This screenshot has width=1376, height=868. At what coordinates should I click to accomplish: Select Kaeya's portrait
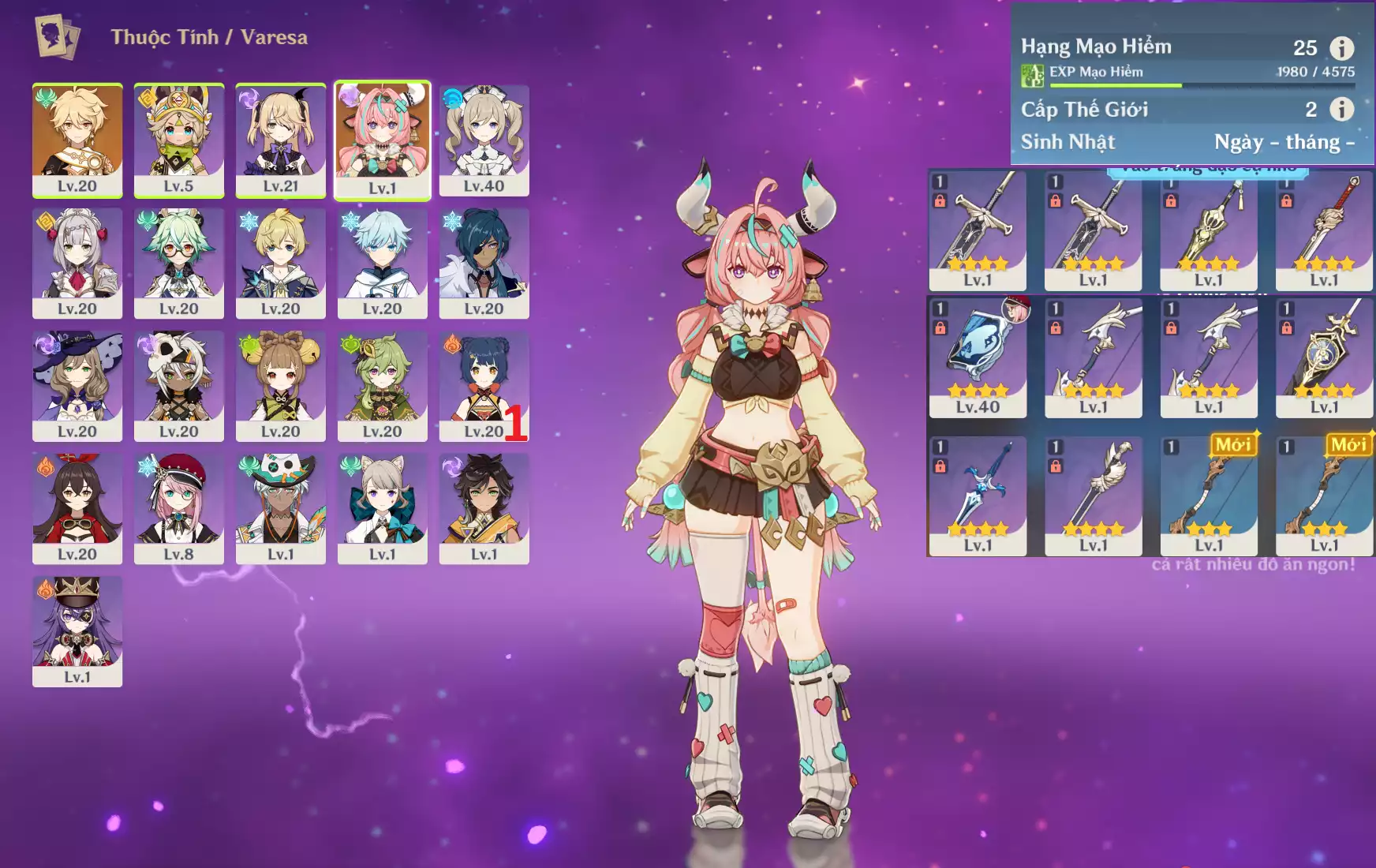[x=484, y=262]
